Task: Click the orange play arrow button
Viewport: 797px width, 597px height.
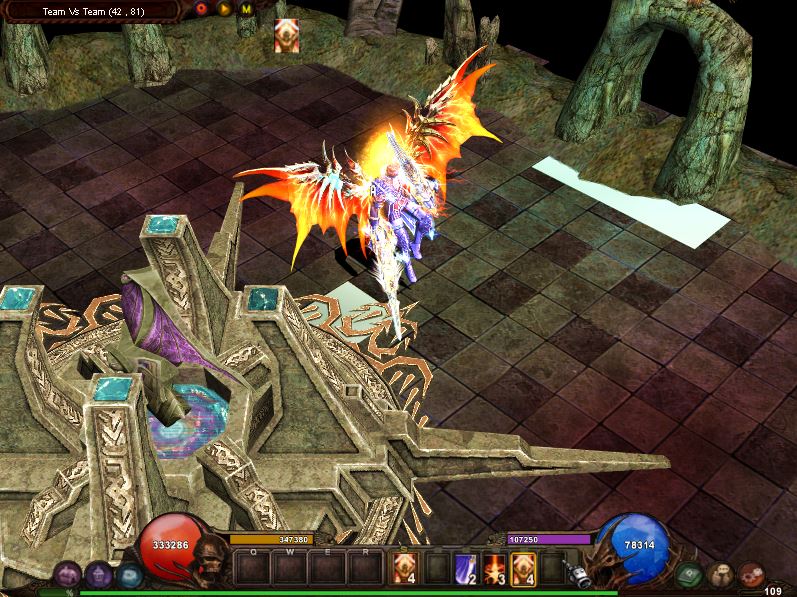Action: point(224,9)
